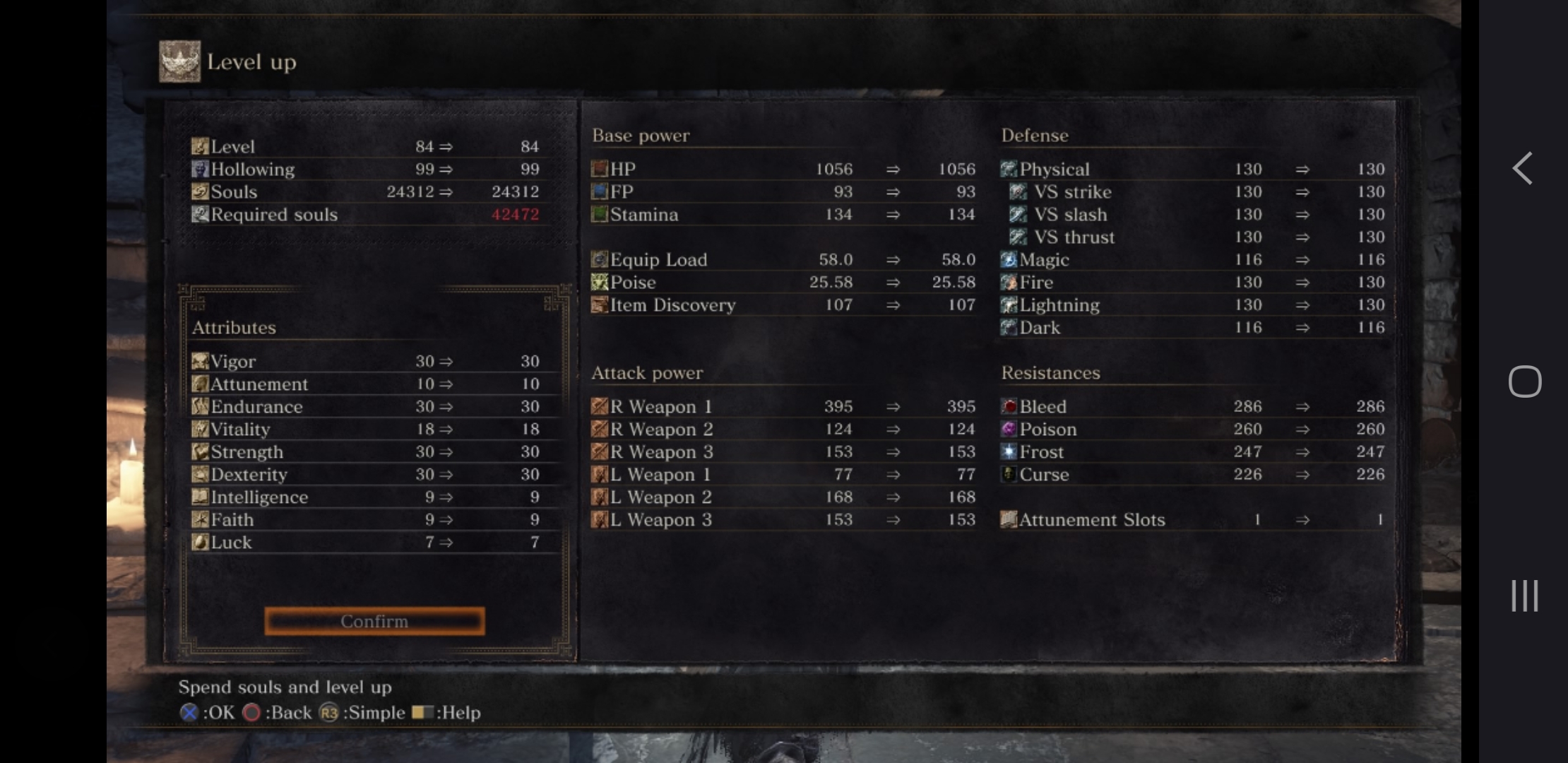Click the HP icon under Base power
1568x763 pixels.
pyautogui.click(x=600, y=169)
